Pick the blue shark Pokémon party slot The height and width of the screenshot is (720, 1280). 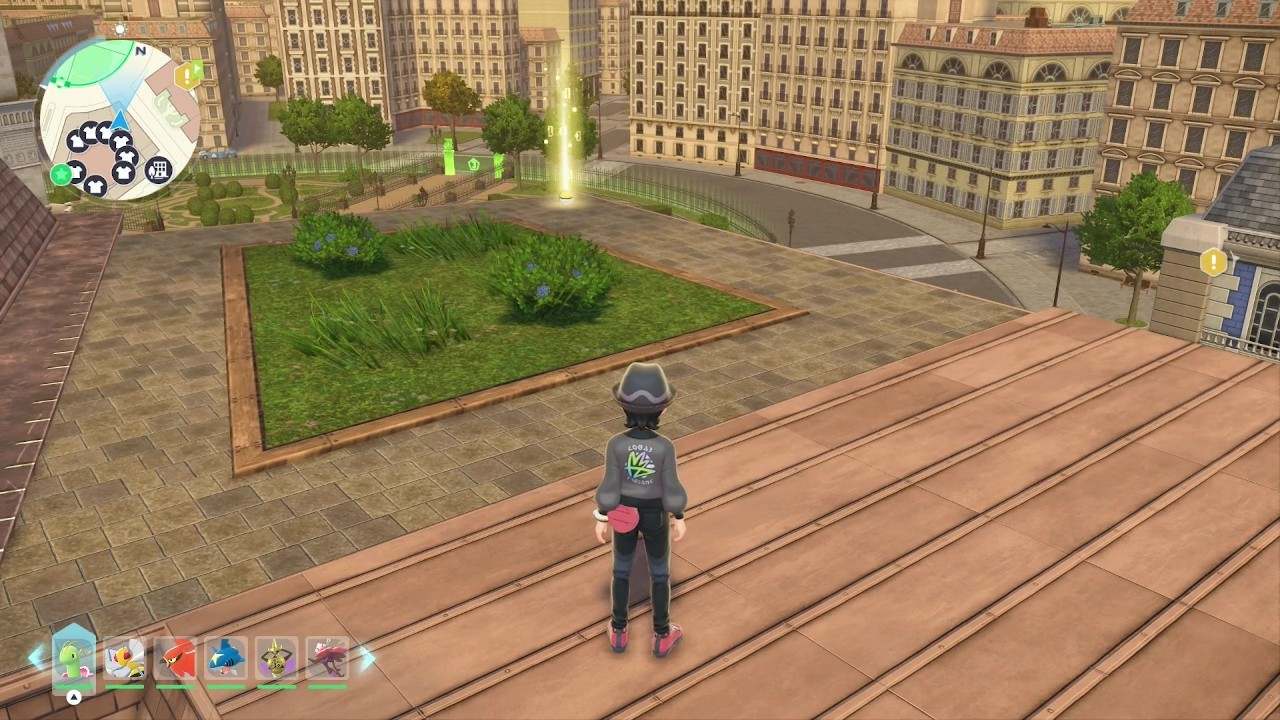(226, 659)
